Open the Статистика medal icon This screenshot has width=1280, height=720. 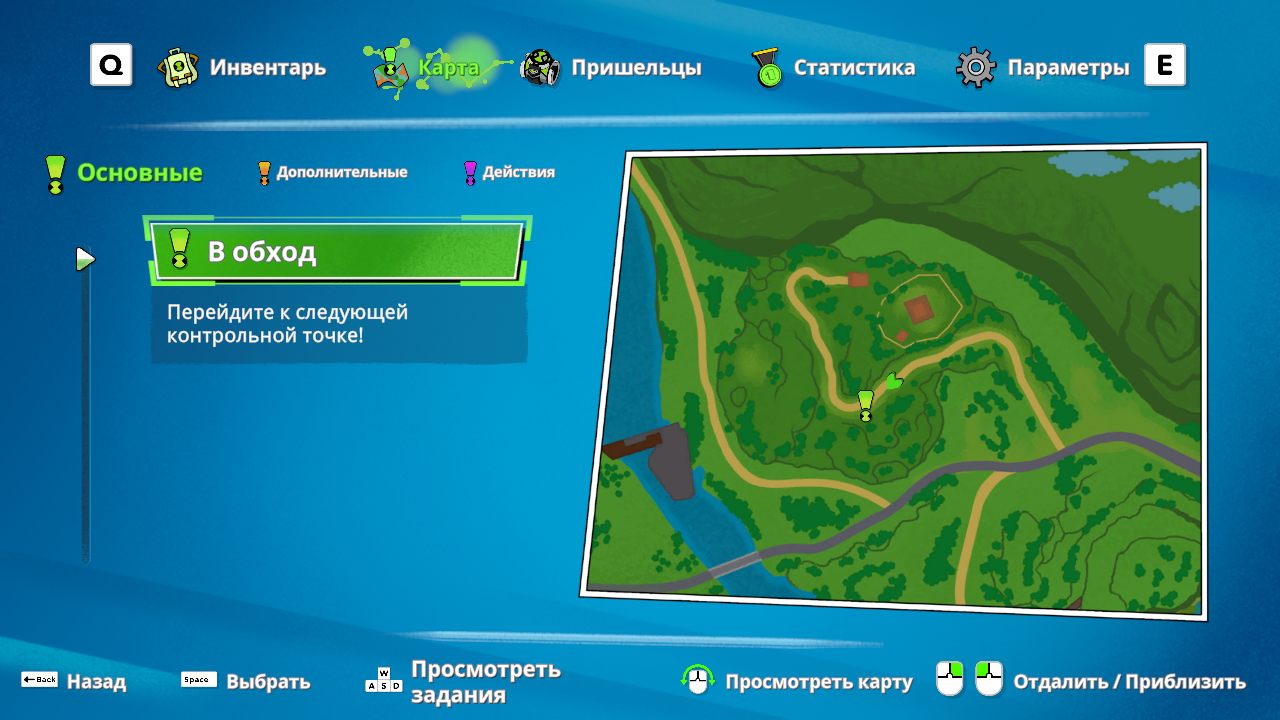[x=766, y=66]
